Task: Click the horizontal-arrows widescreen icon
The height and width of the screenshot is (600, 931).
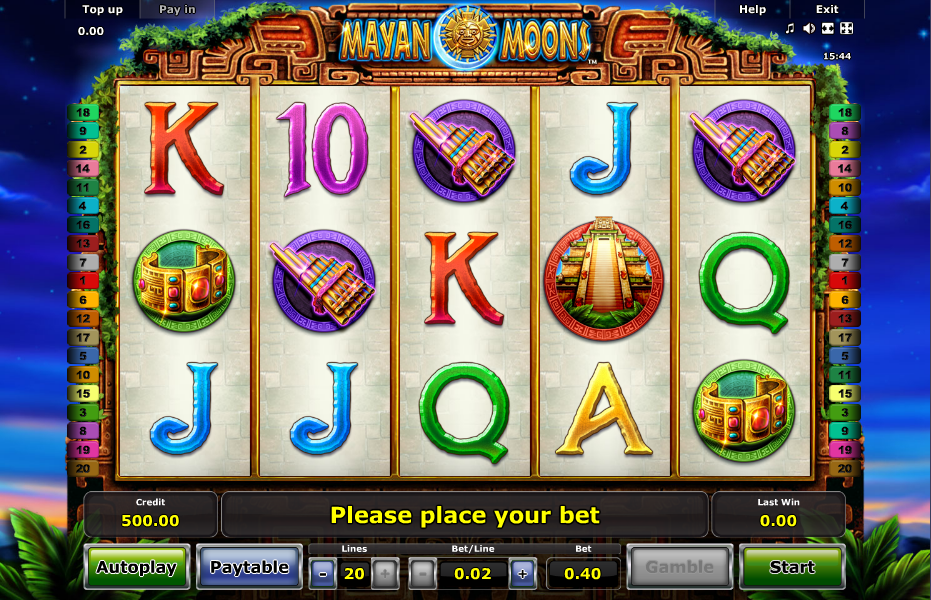Action: [x=827, y=28]
